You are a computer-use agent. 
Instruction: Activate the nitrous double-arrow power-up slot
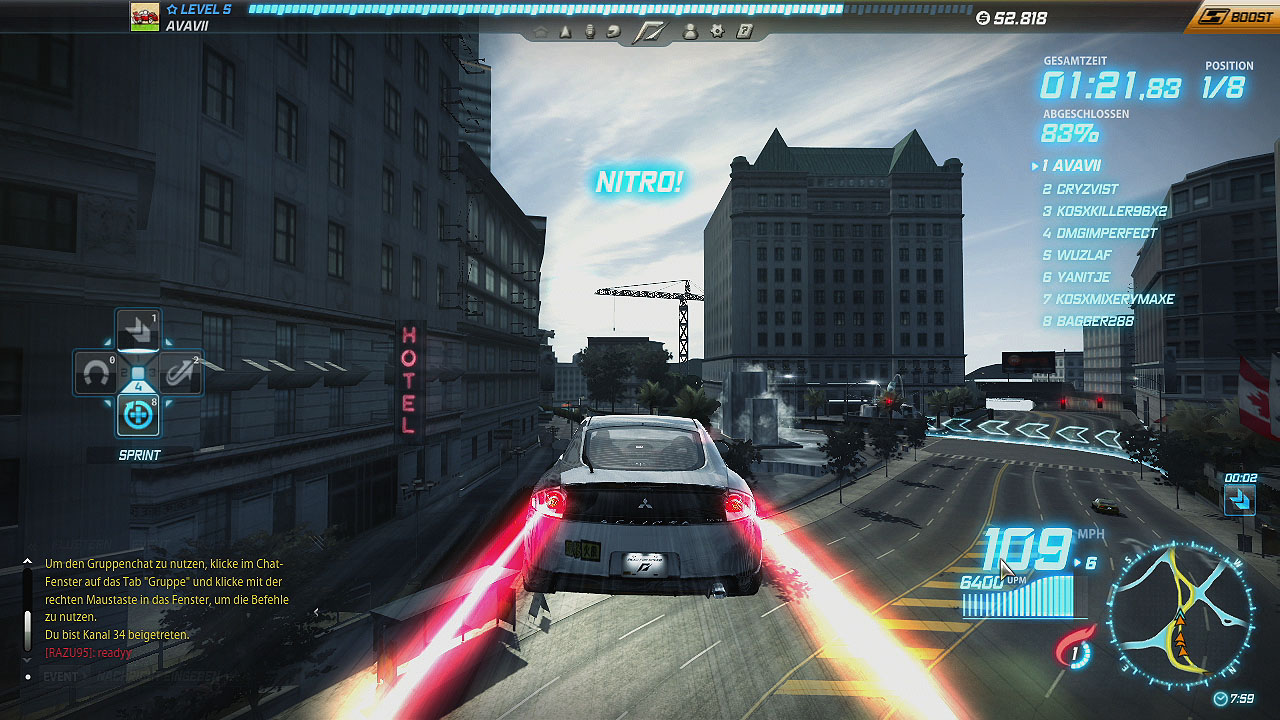pos(138,331)
